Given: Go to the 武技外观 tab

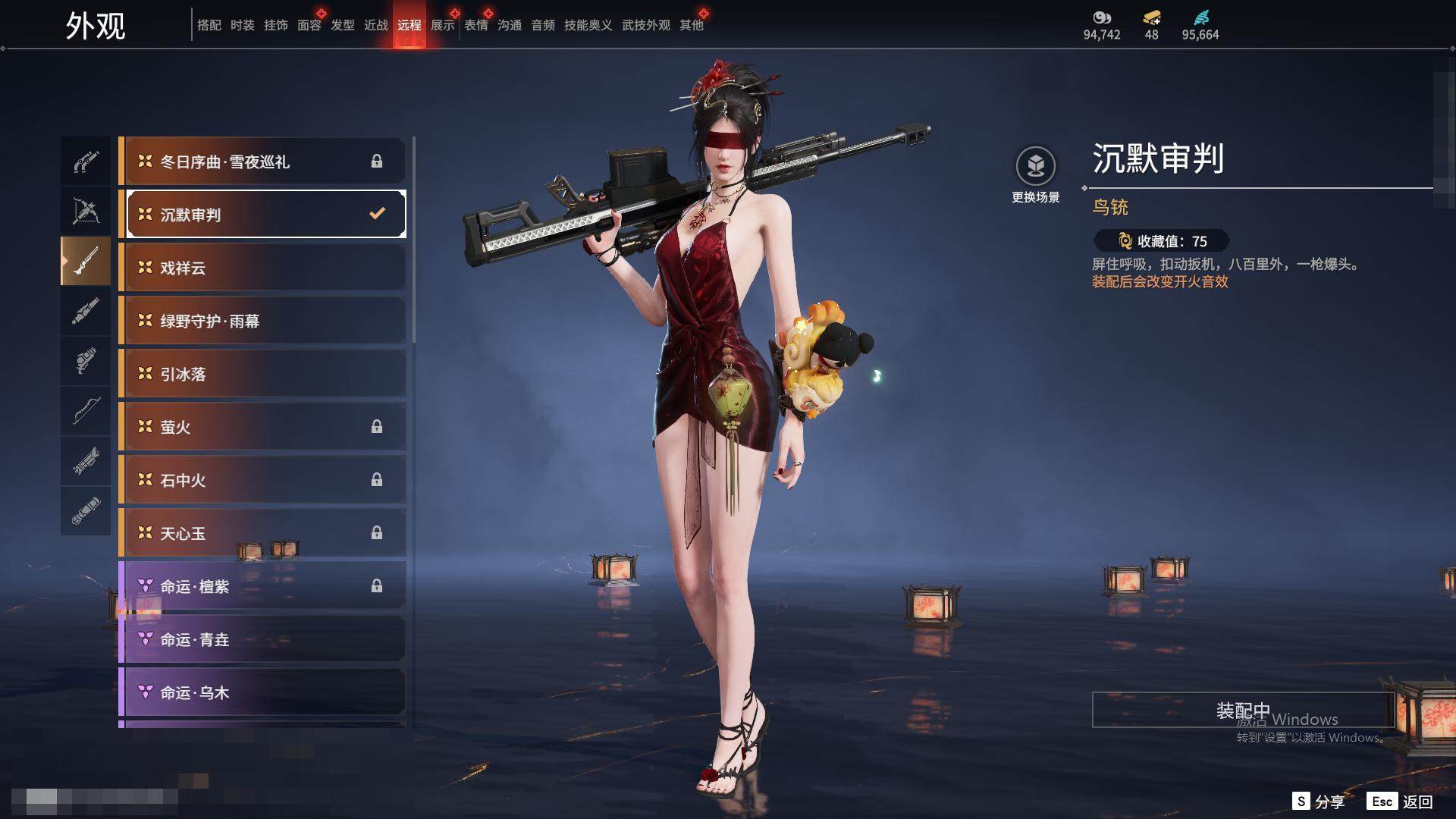Looking at the screenshot, I should 646,25.
